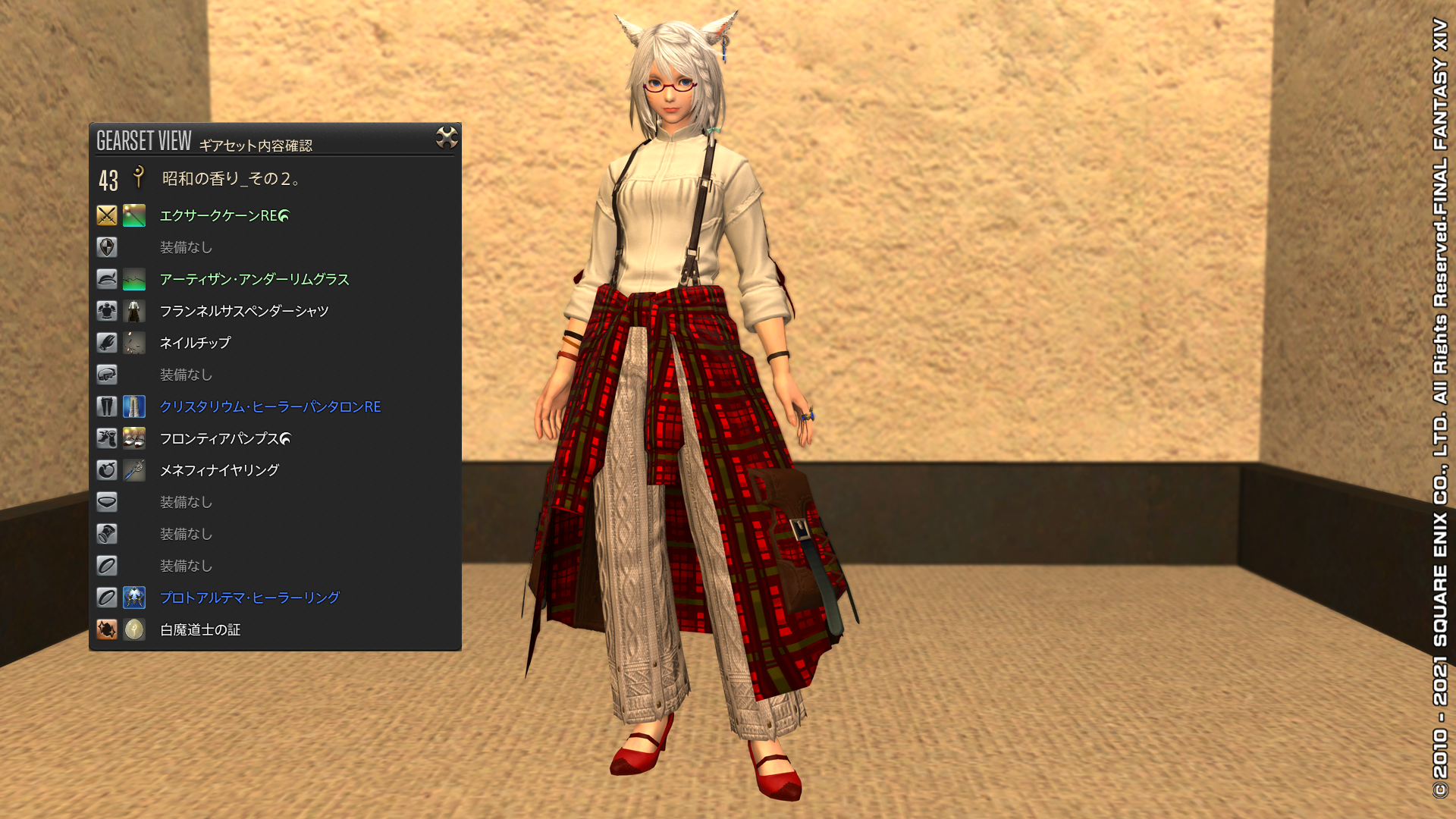This screenshot has width=1456, height=819.
Task: Click the hands equipment slot icon
Action: 106,343
